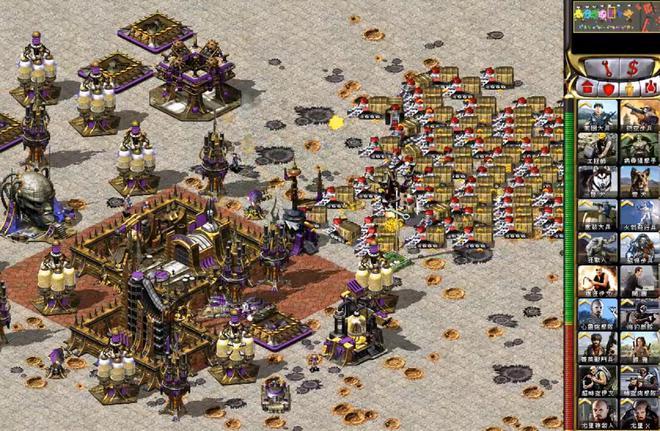
Task: Switch to the buildings tab with house icon
Action: point(586,88)
